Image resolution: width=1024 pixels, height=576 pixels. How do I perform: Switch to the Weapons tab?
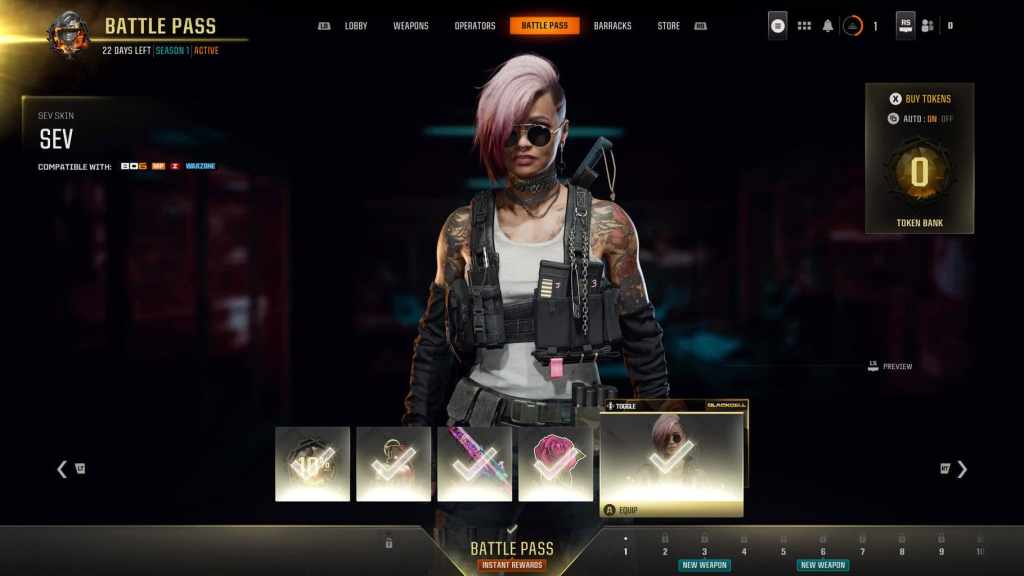tap(411, 26)
